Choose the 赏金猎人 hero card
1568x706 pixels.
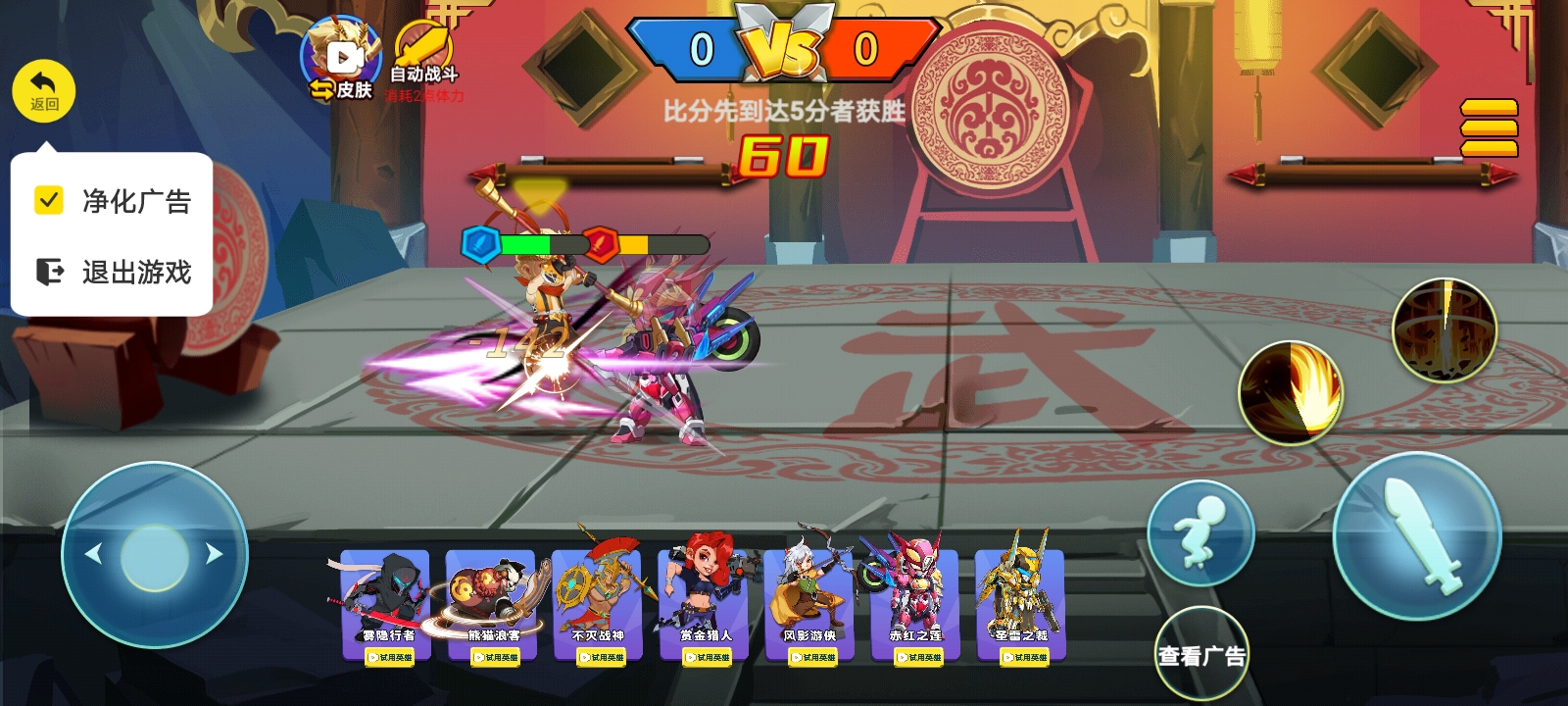pyautogui.click(x=704, y=604)
